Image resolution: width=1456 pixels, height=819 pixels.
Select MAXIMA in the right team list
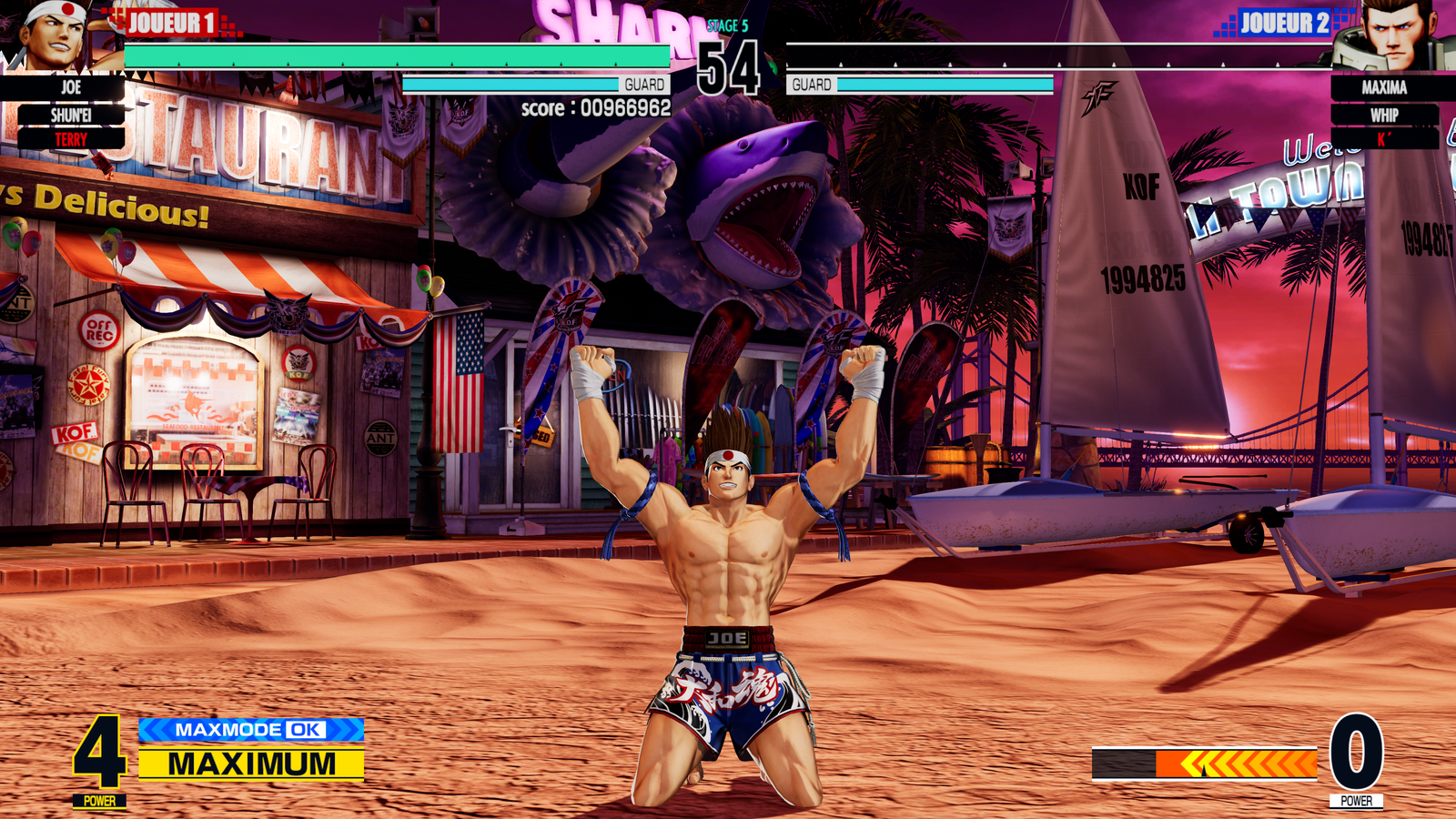click(x=1384, y=88)
